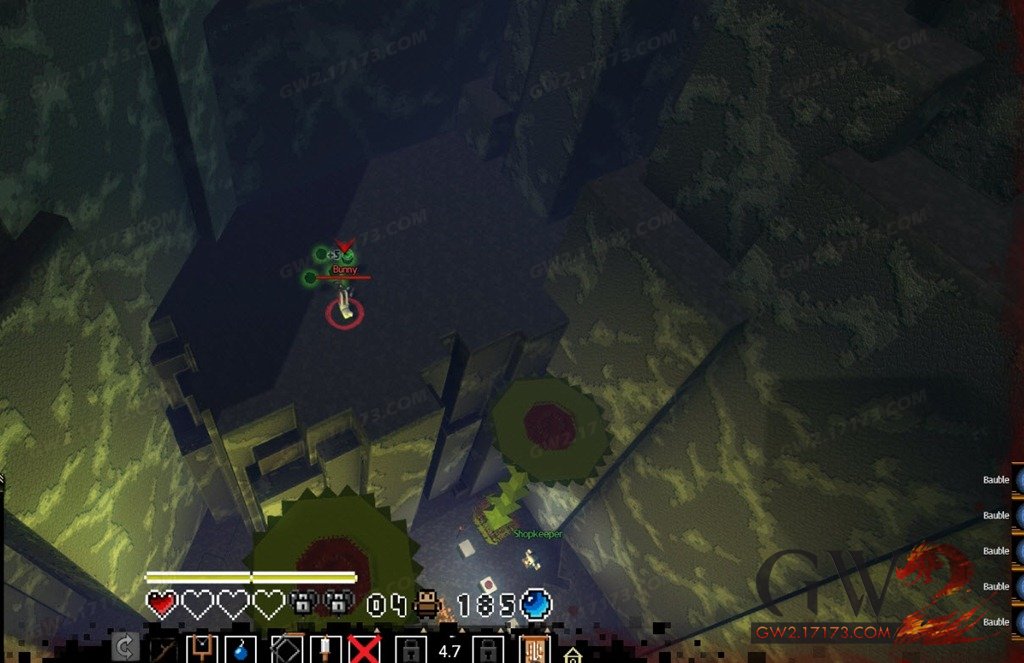
Task: Click the red X skill slot
Action: [x=364, y=650]
